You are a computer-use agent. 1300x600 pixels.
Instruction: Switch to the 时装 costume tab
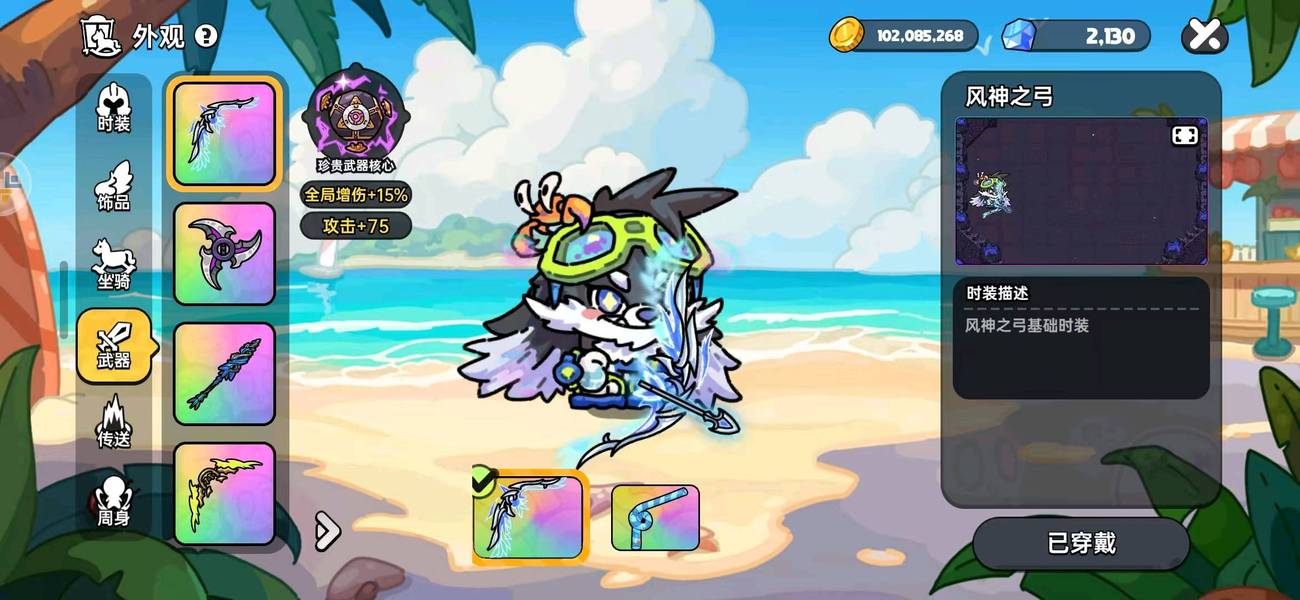pos(114,108)
